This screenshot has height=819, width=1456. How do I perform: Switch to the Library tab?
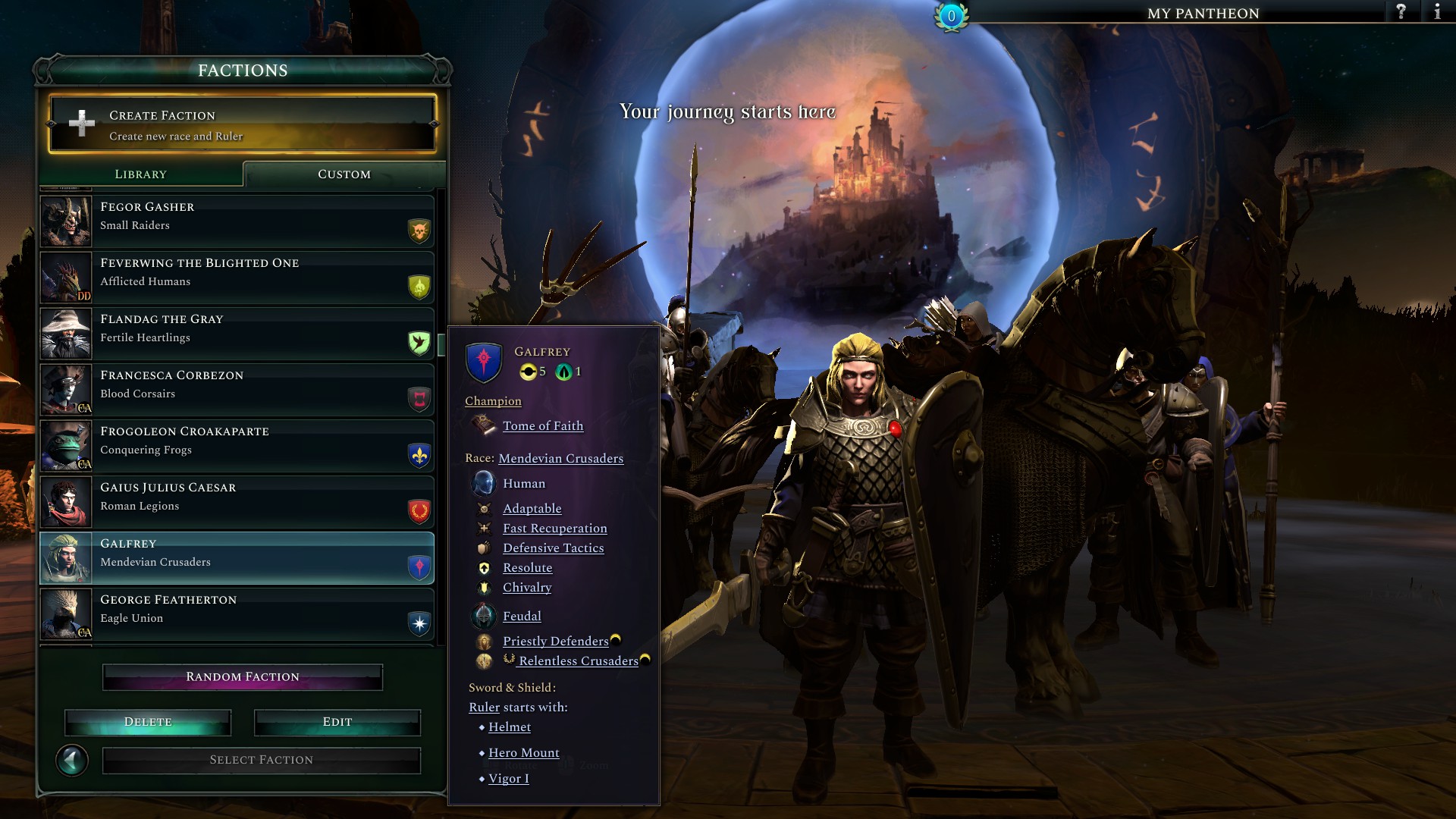coord(140,174)
